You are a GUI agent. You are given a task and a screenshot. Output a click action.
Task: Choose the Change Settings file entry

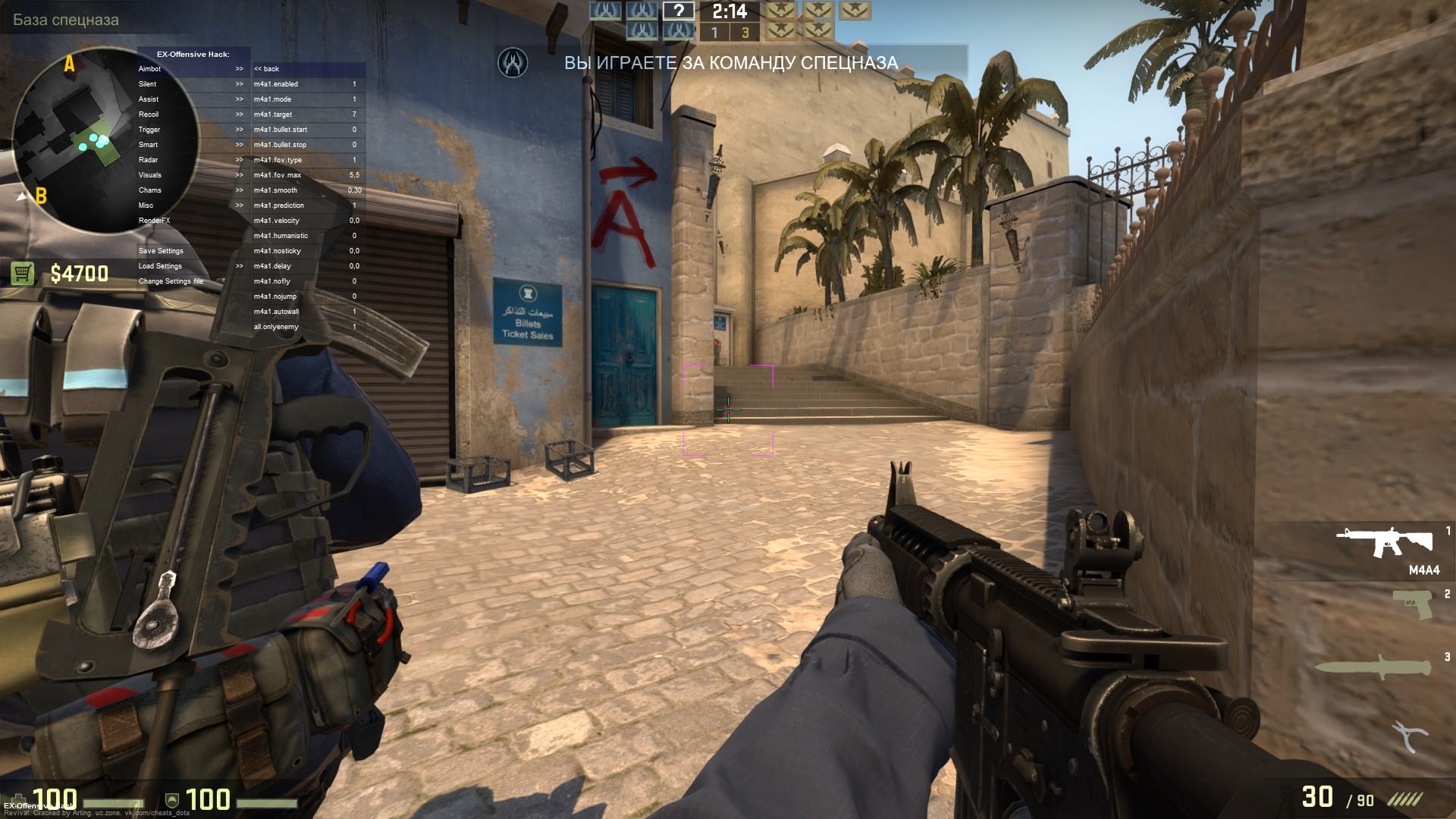171,281
